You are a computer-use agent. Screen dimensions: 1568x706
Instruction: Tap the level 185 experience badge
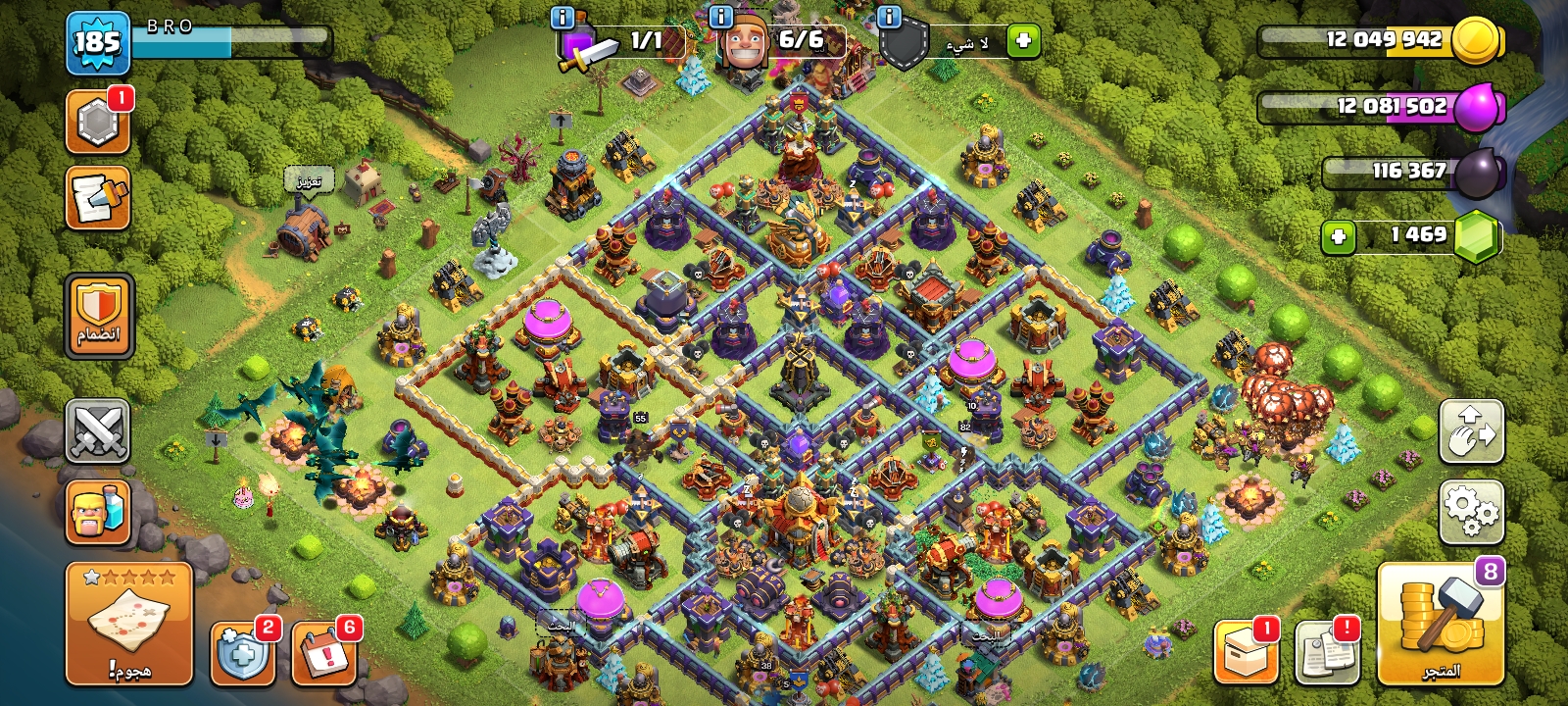(98, 42)
